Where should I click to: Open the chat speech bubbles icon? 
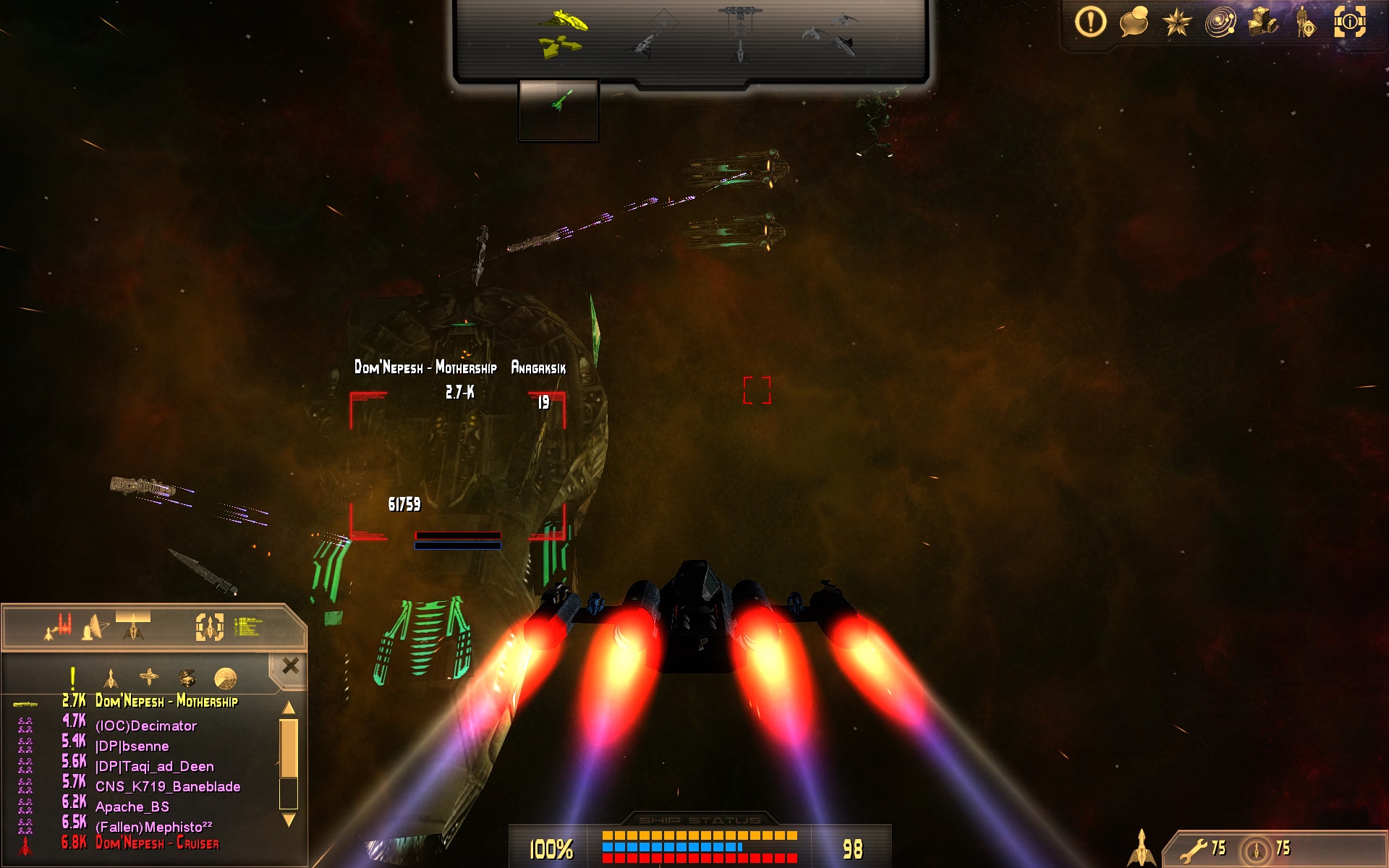1134,22
